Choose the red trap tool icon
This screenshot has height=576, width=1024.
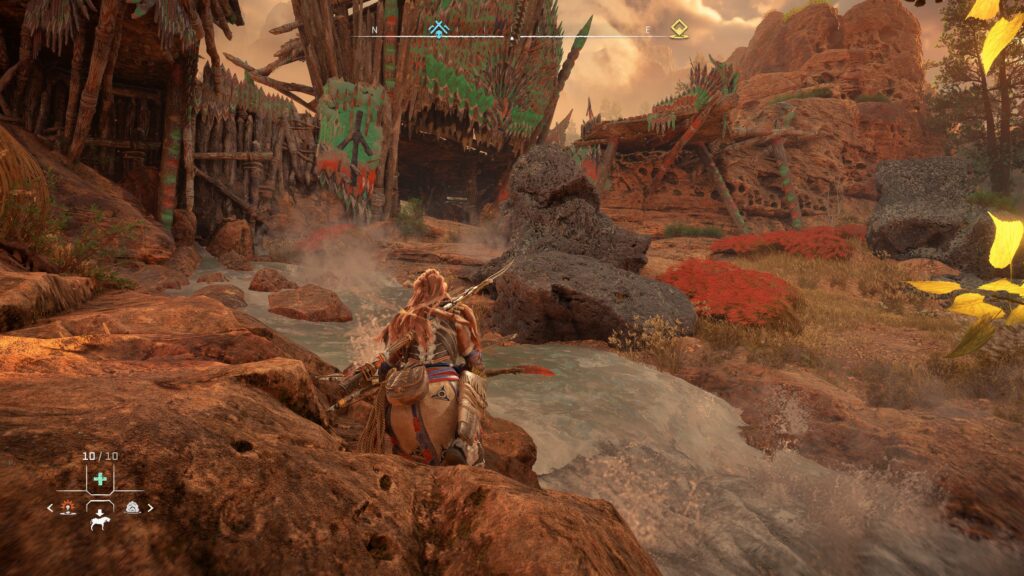[x=68, y=508]
